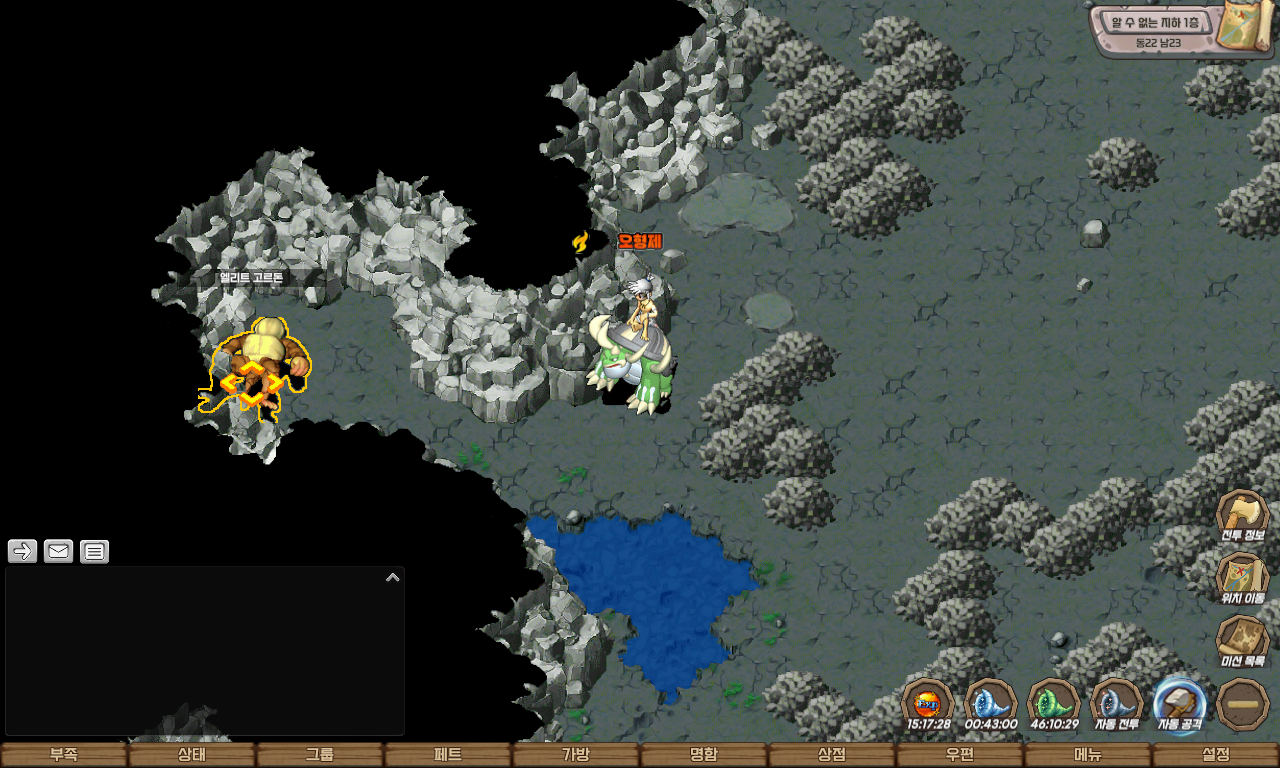Select the 그룹 (group) menu button
Screen dimensions: 1280x768
coord(320,755)
